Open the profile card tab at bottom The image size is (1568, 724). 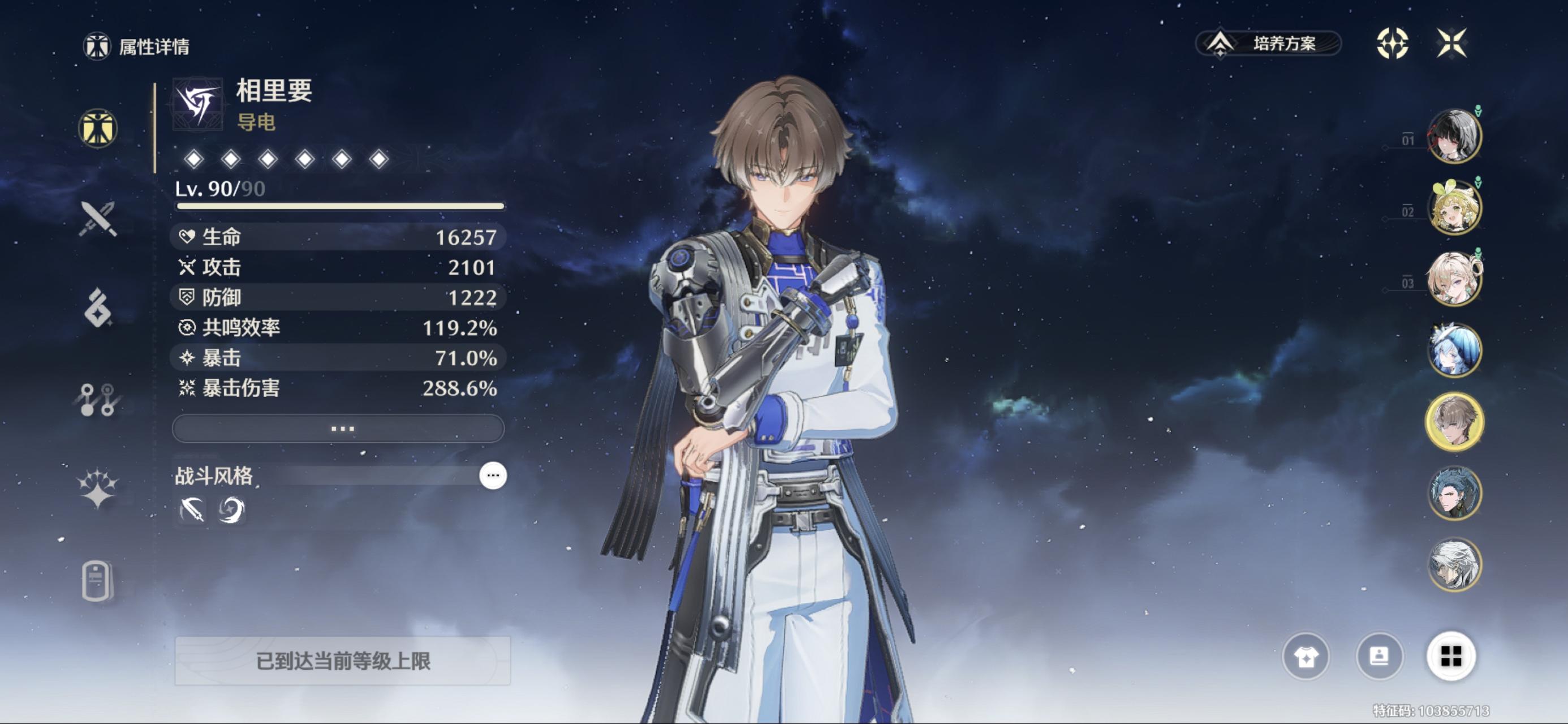tap(97, 581)
